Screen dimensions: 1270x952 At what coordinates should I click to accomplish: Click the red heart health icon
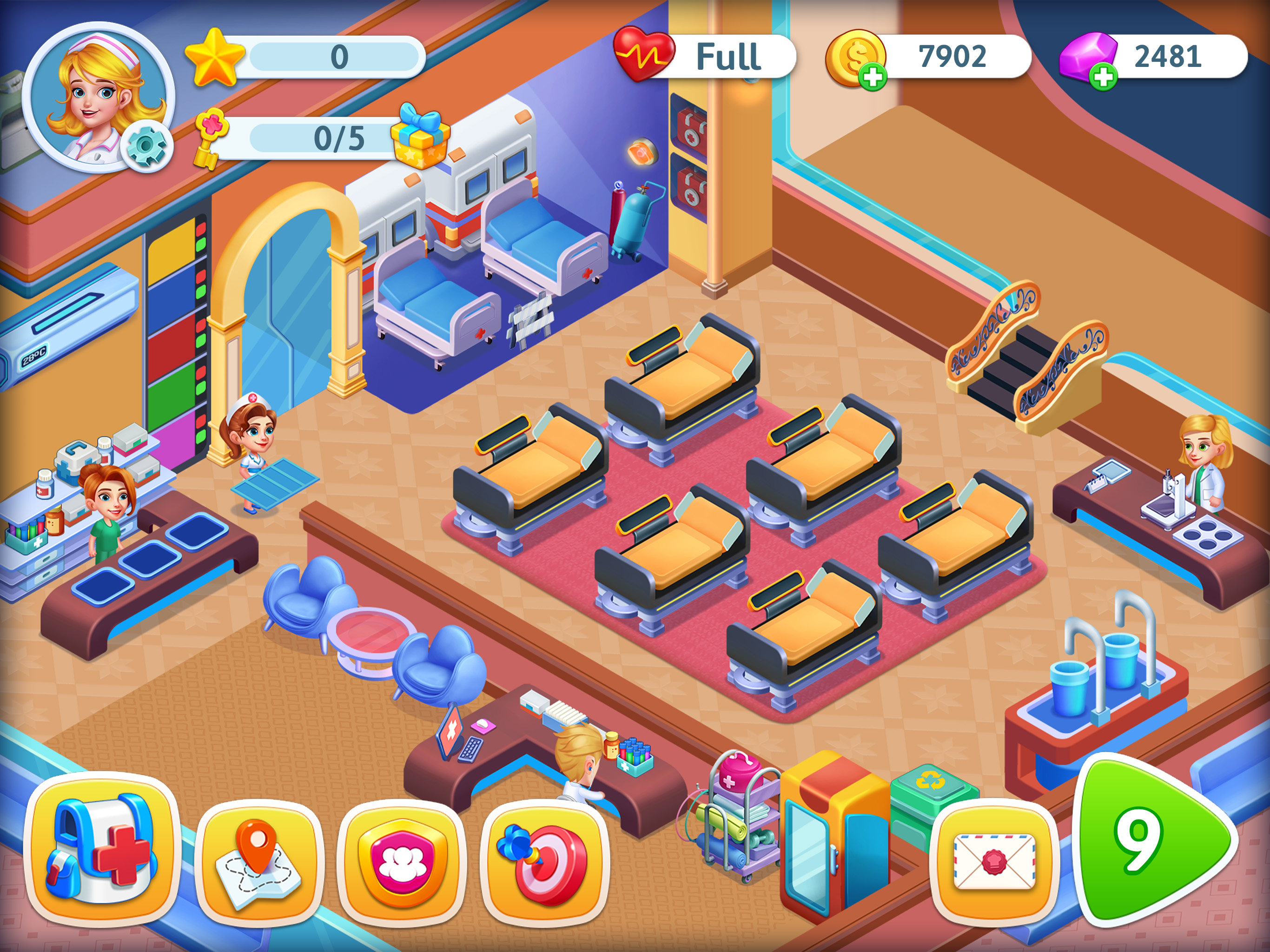tap(644, 55)
